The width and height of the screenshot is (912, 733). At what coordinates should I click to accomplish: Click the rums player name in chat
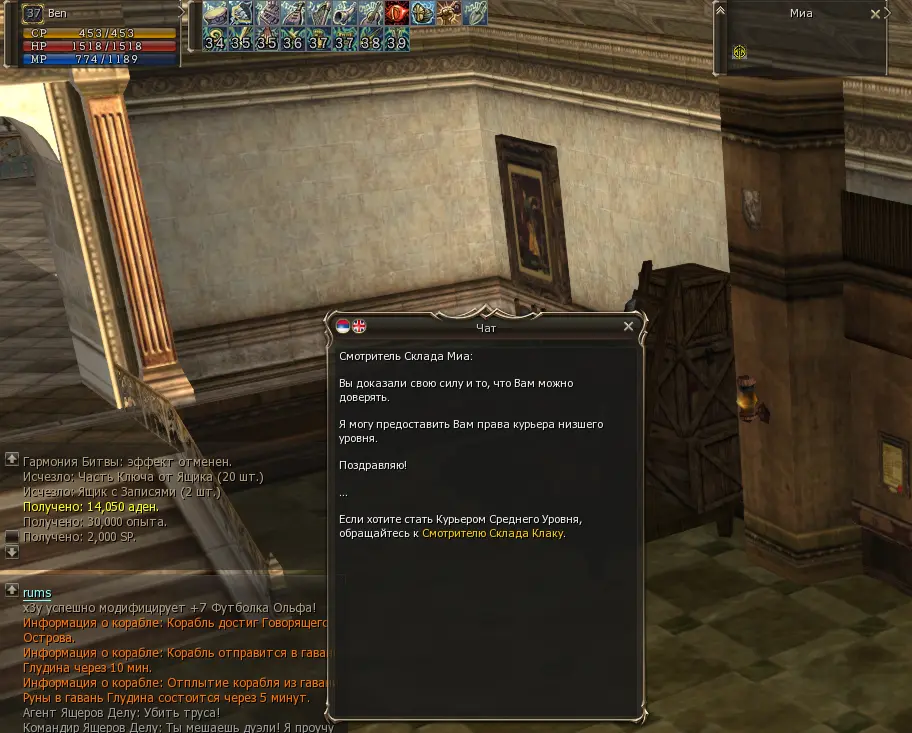[37, 593]
